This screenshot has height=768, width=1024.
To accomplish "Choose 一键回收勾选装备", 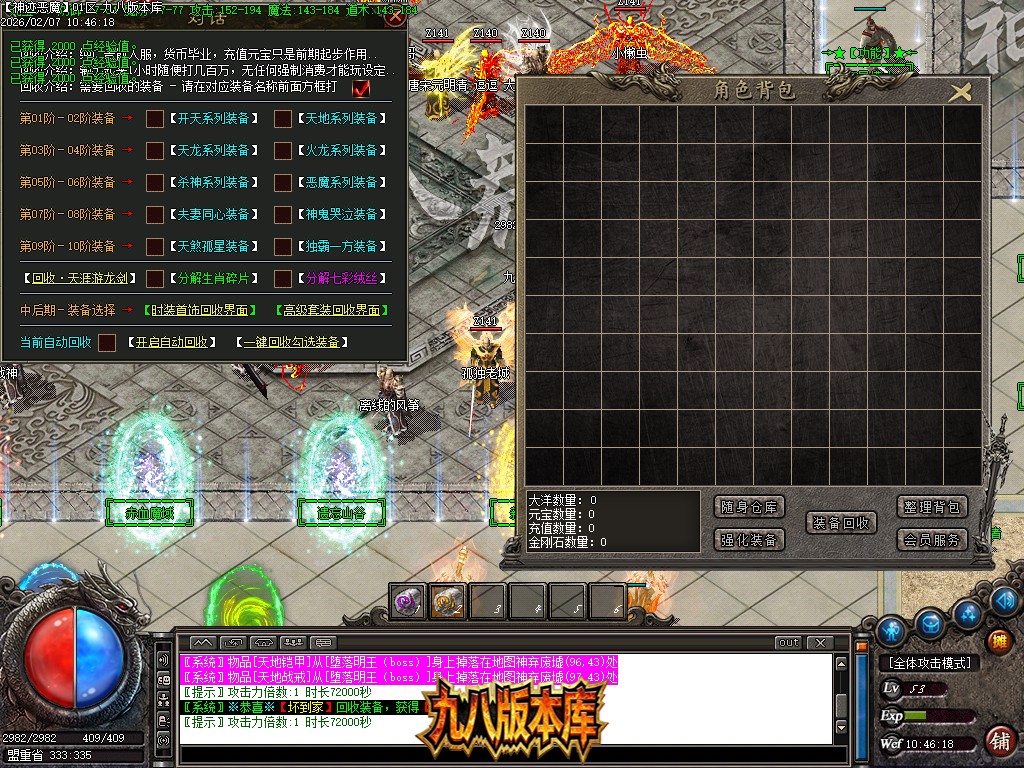I will [293, 342].
